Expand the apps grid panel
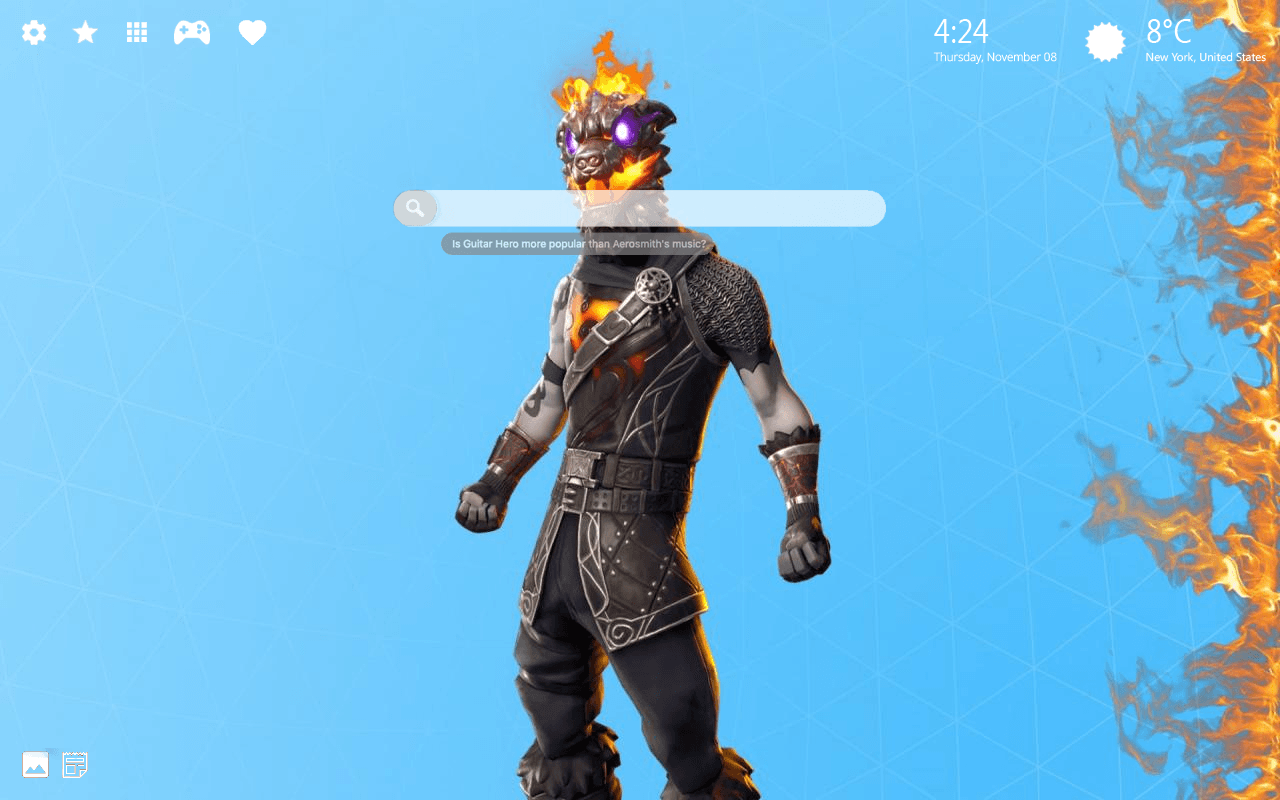This screenshot has width=1280, height=800. (136, 31)
